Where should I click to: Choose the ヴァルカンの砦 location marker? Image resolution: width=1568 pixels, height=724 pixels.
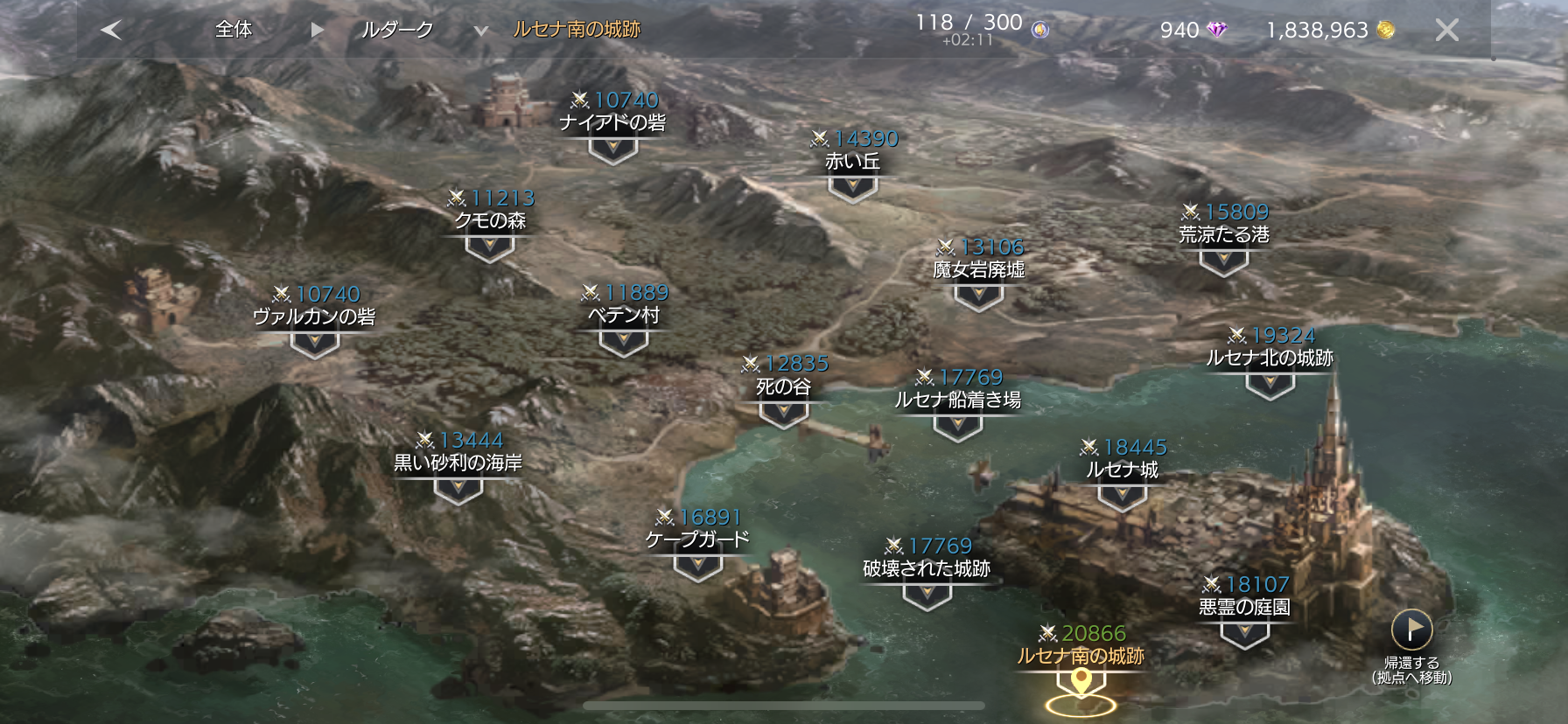point(314,344)
